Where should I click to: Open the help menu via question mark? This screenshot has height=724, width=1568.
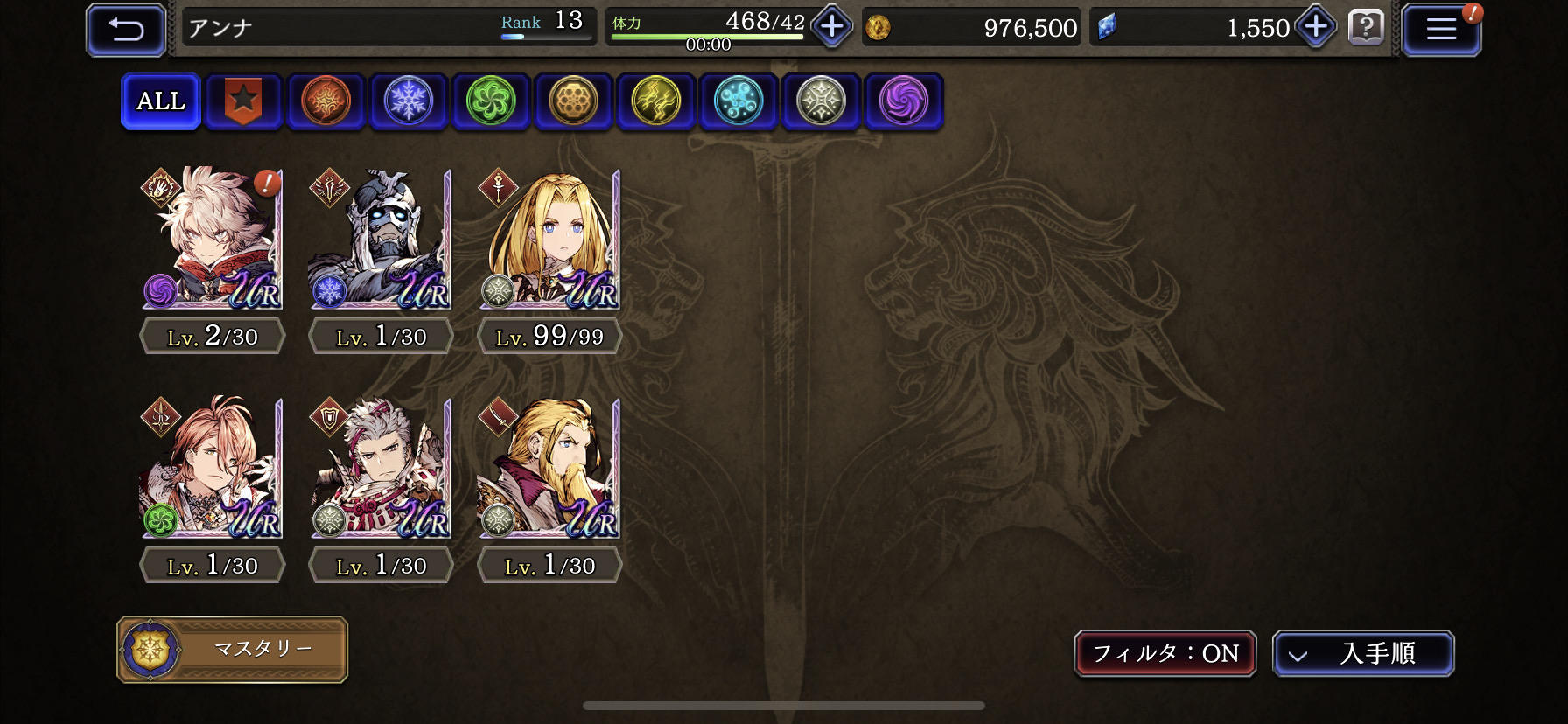click(x=1366, y=27)
